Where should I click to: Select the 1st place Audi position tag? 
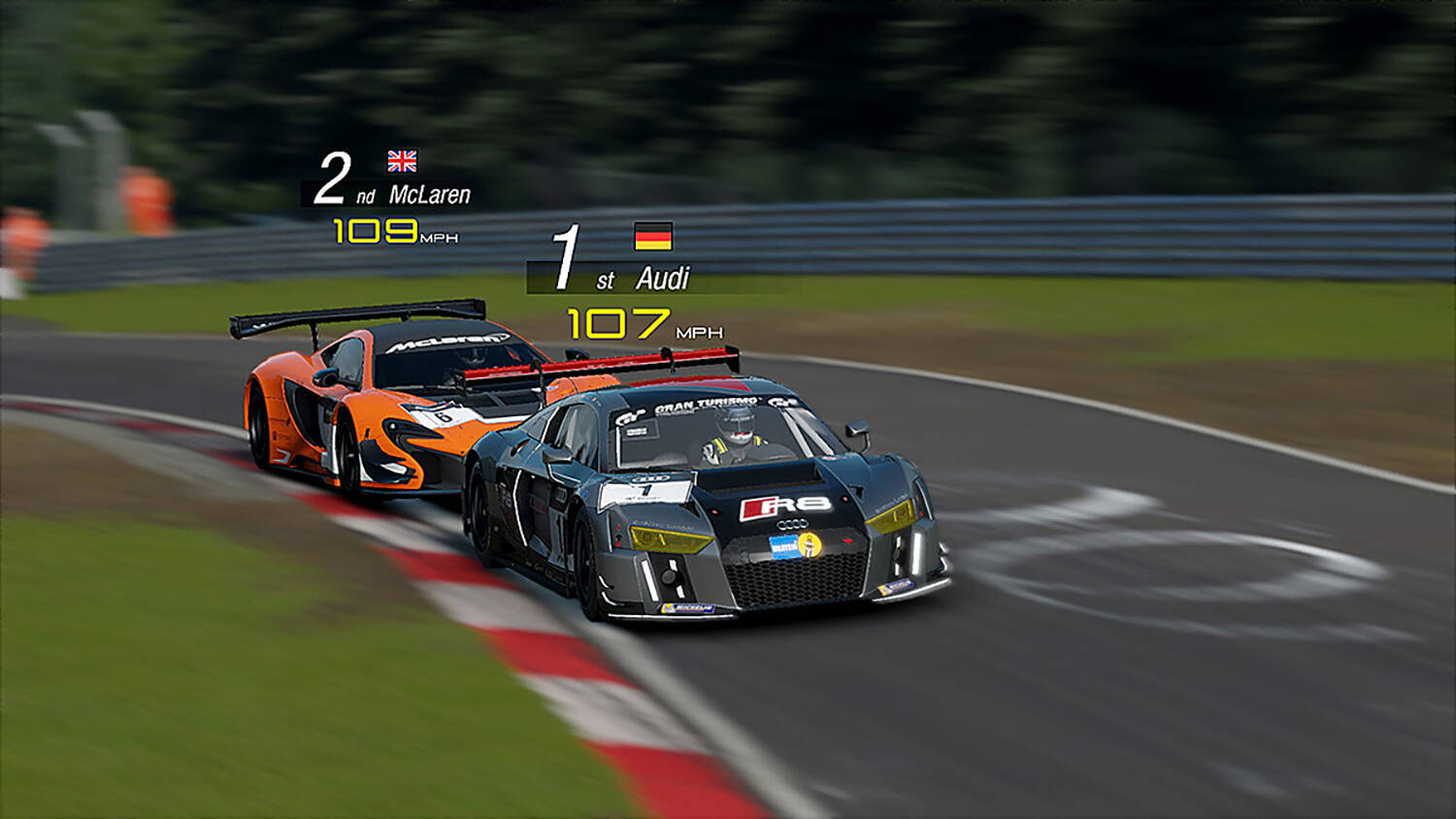tap(621, 278)
